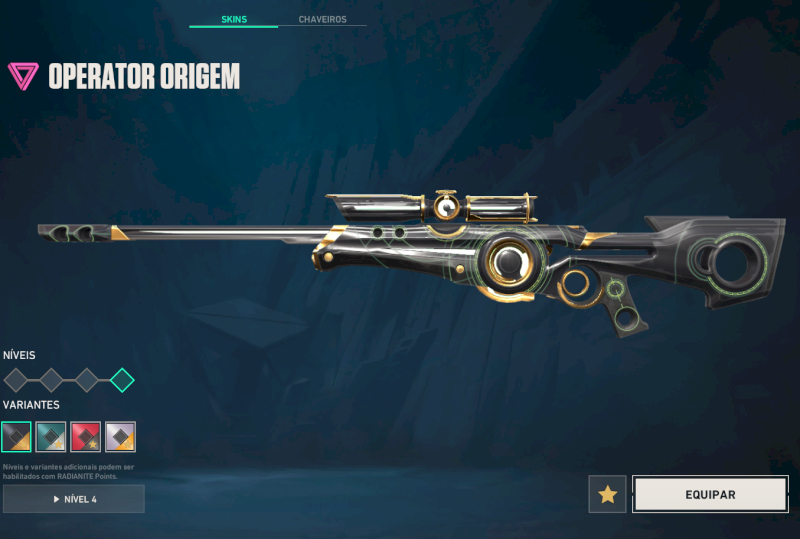Select the white and gold variant

(x=121, y=437)
